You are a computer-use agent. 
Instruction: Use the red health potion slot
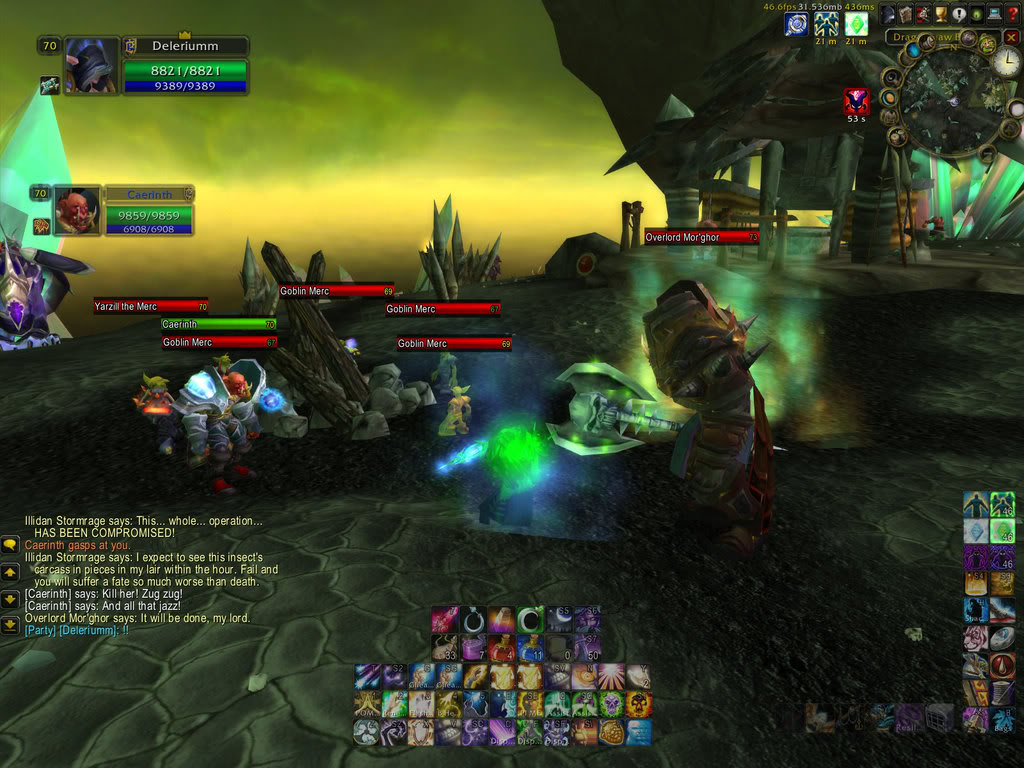coord(501,647)
